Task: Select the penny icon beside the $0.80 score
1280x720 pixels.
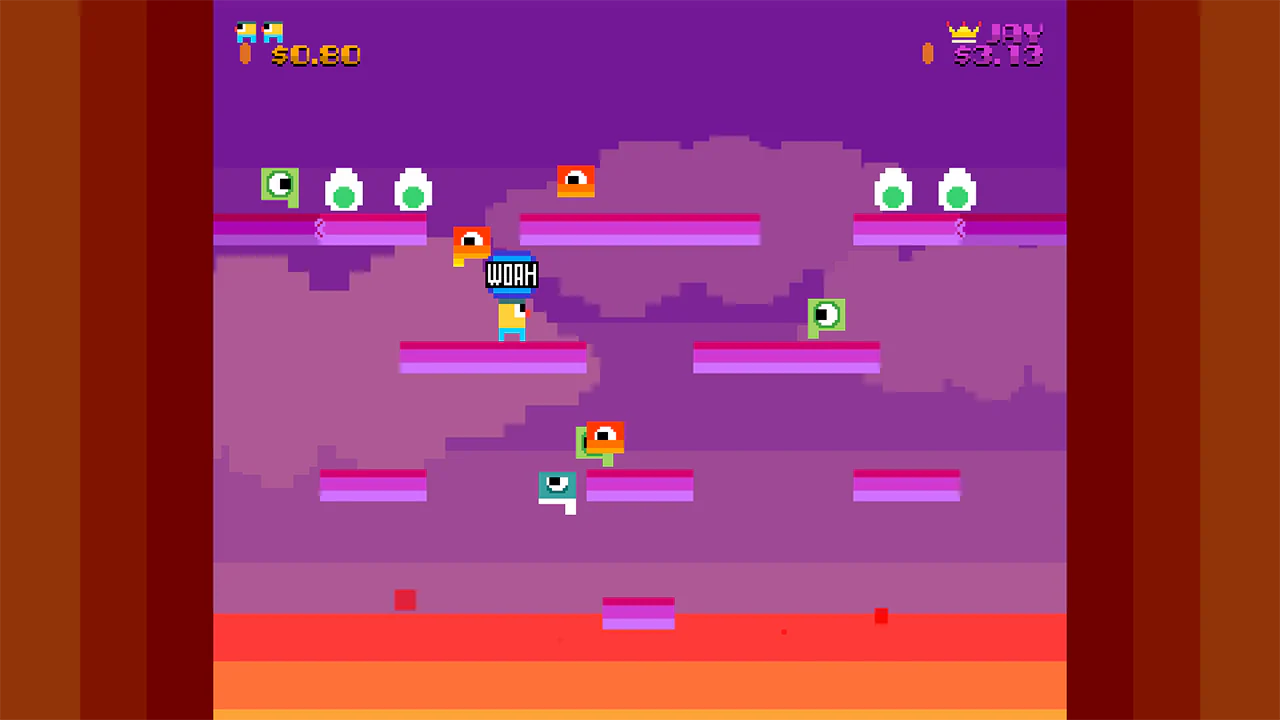Action: point(245,52)
